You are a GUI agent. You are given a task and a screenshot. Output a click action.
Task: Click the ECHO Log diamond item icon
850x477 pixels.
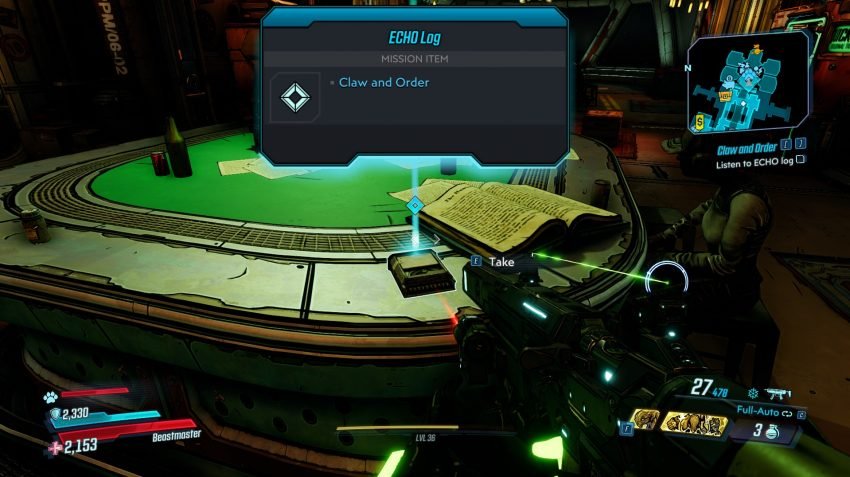click(293, 97)
